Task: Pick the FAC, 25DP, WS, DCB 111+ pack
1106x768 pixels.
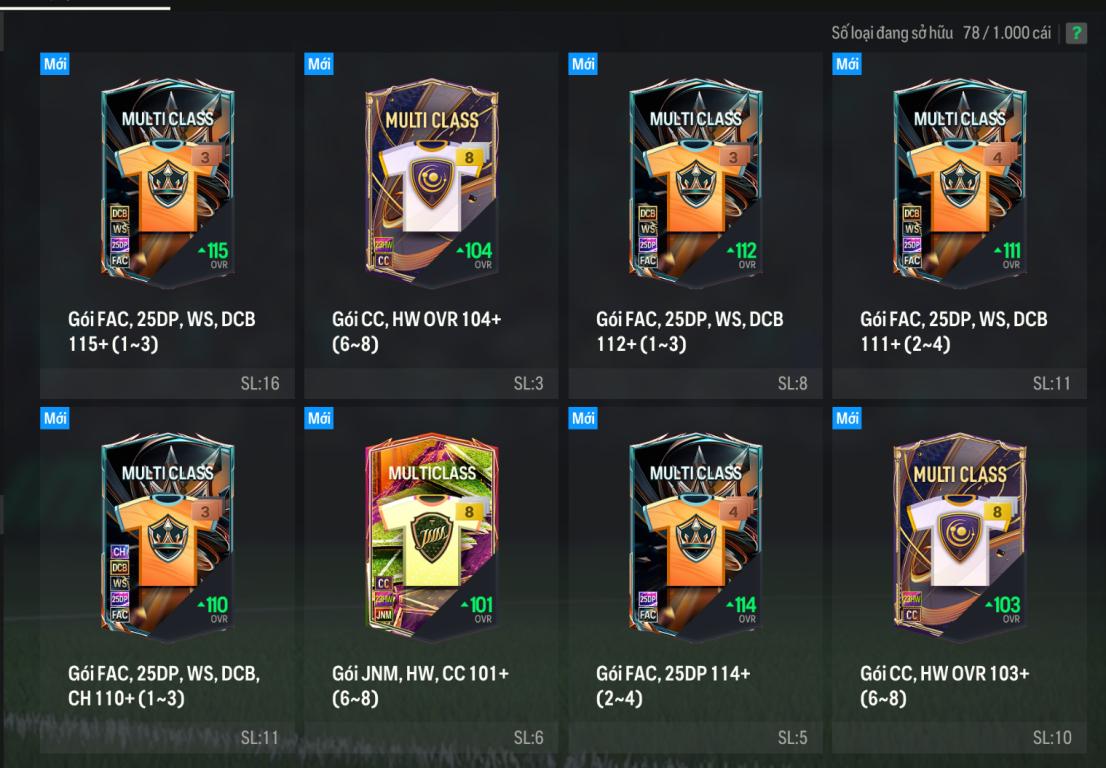Action: [x=959, y=180]
